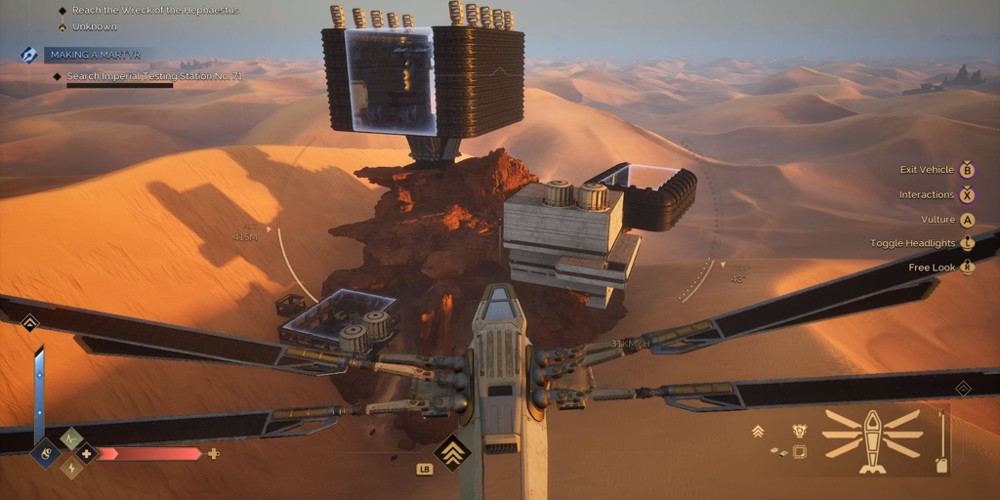The width and height of the screenshot is (1000, 500).
Task: Select the fuel canister icon
Action: tap(941, 465)
